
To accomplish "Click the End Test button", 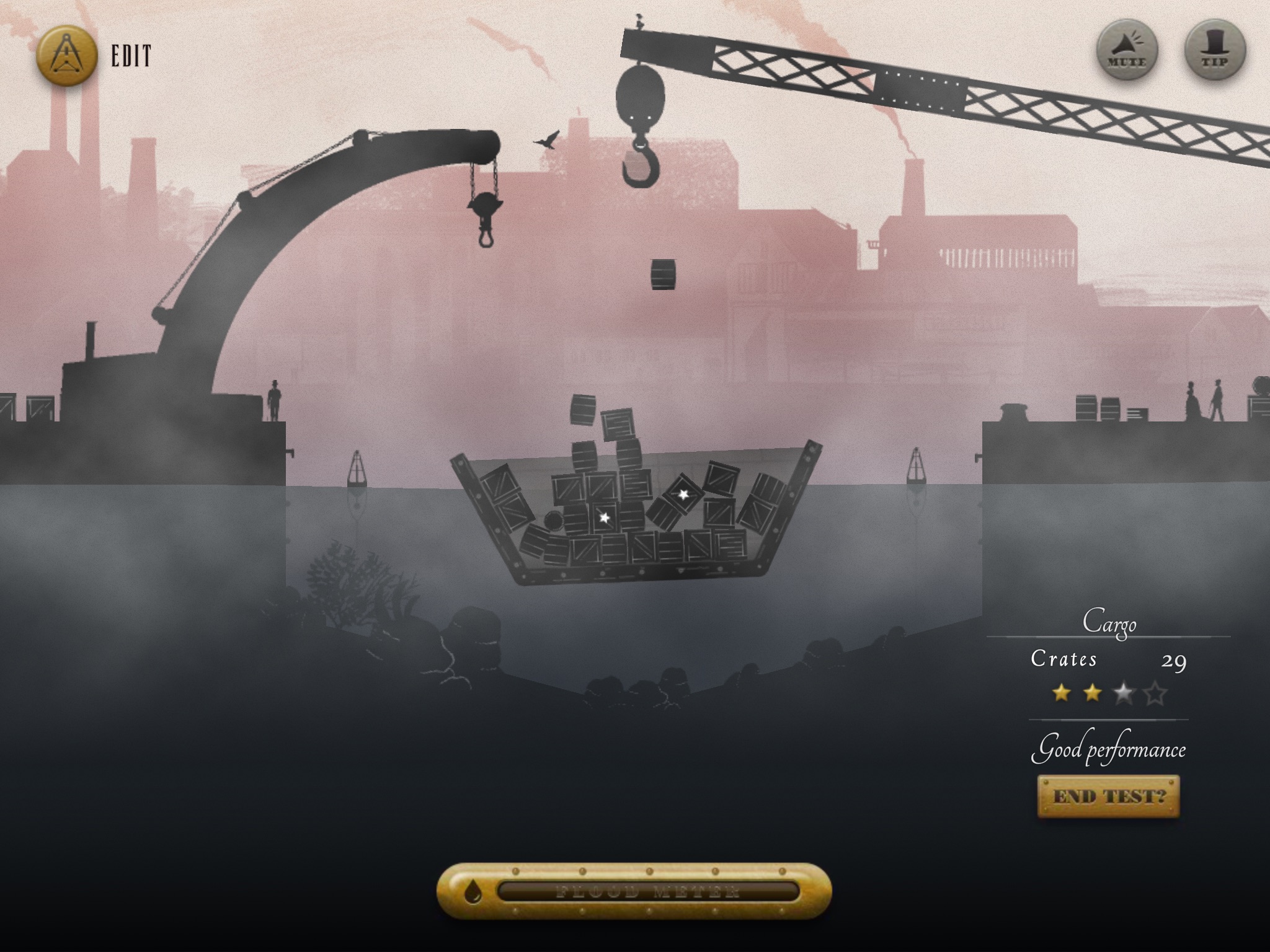I will pyautogui.click(x=1108, y=796).
